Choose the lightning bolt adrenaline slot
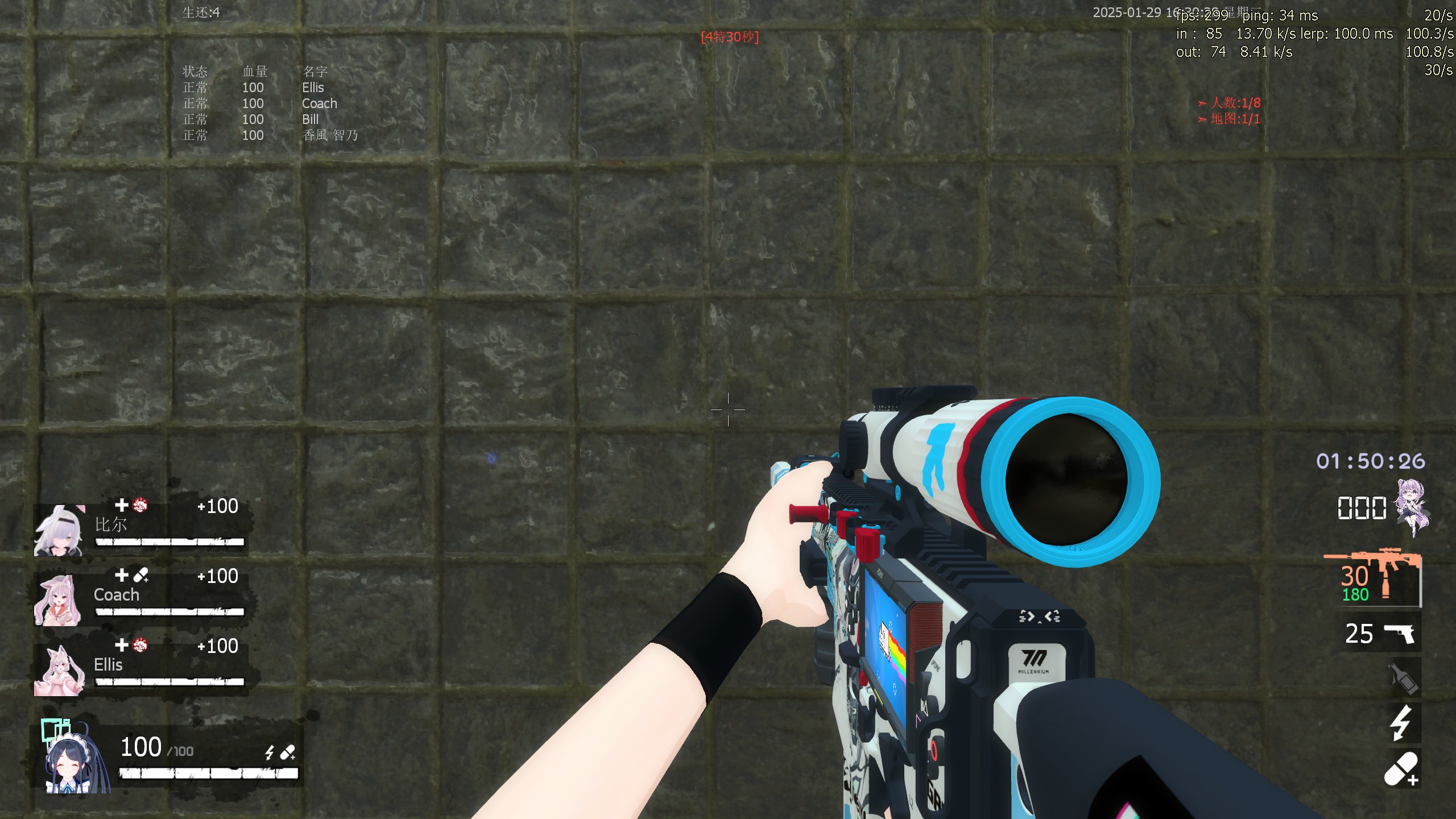The width and height of the screenshot is (1456, 819). click(x=1401, y=723)
